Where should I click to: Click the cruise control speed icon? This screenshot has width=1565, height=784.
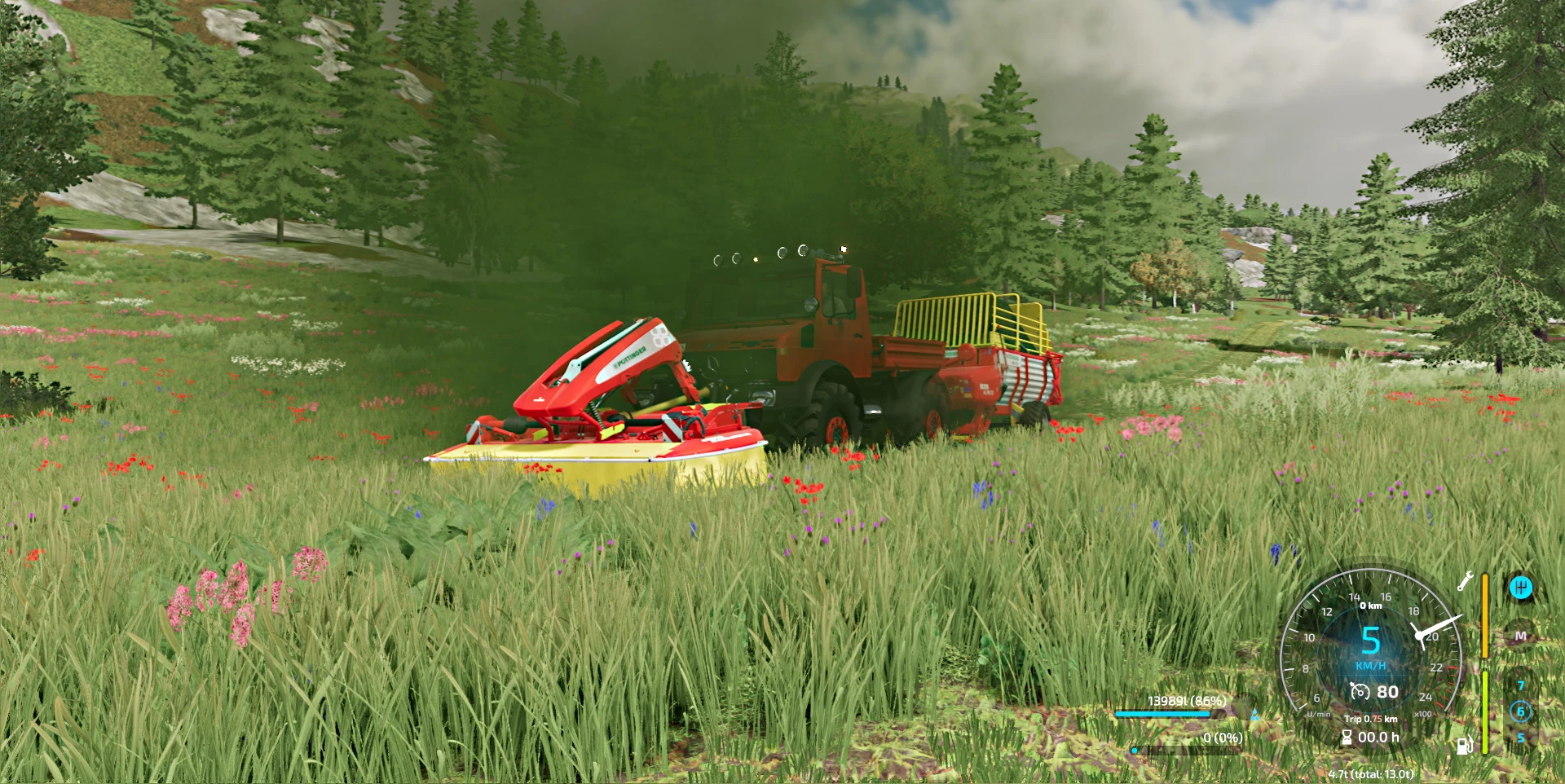tap(1360, 692)
